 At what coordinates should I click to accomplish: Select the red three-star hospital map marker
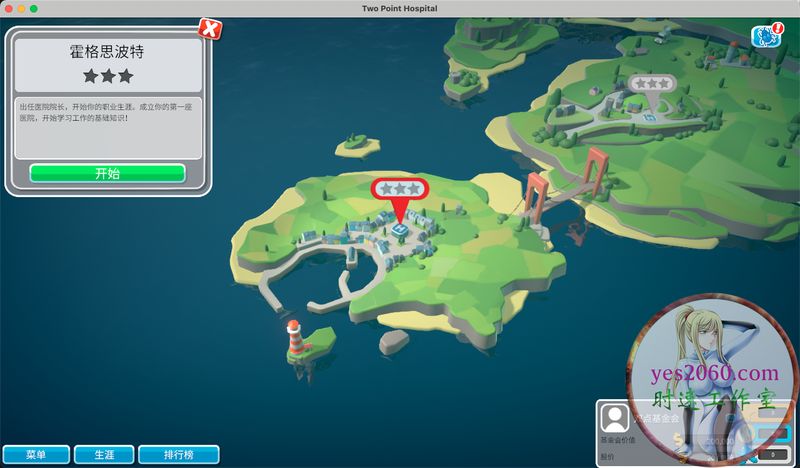(x=399, y=190)
